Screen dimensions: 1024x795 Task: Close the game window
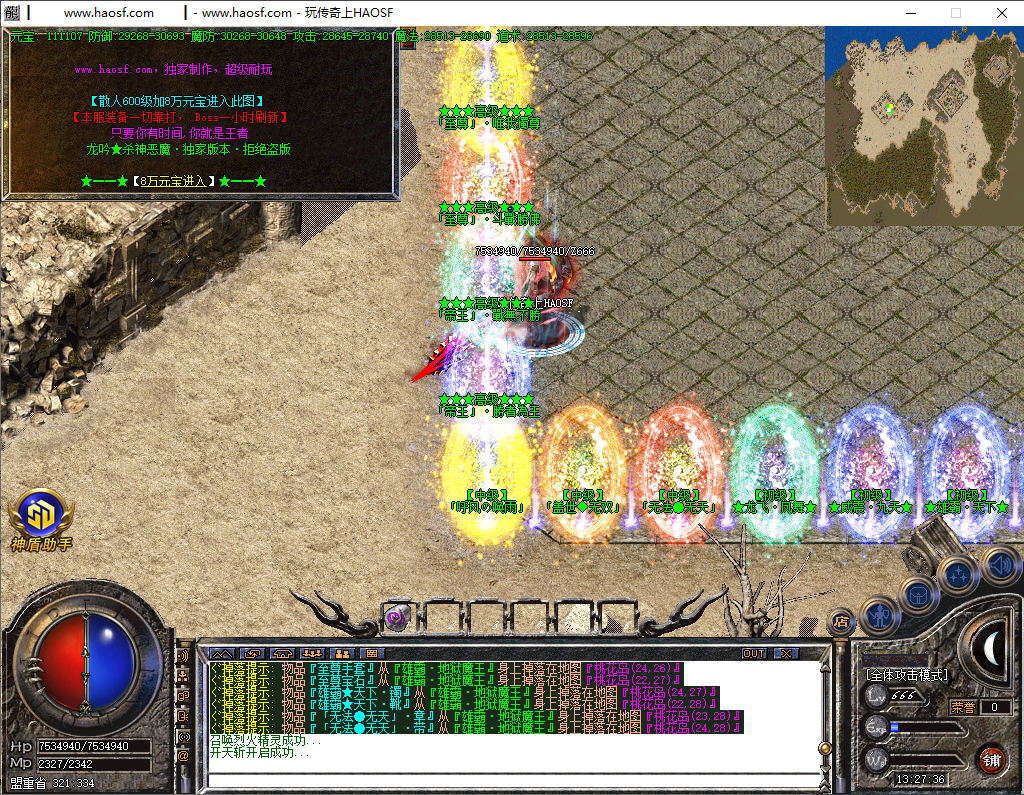point(1001,13)
